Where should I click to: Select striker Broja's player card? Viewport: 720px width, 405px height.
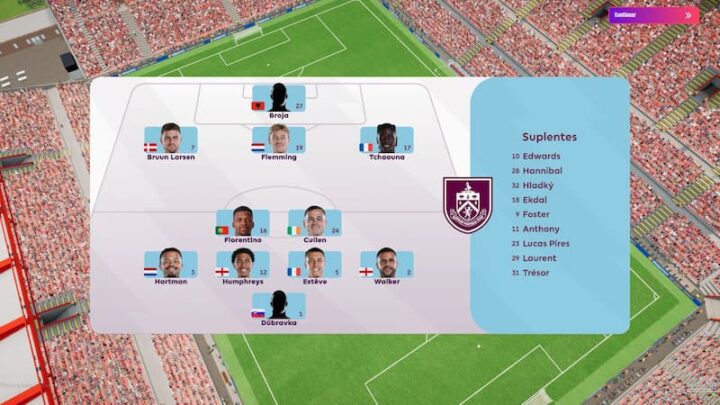coord(279,100)
